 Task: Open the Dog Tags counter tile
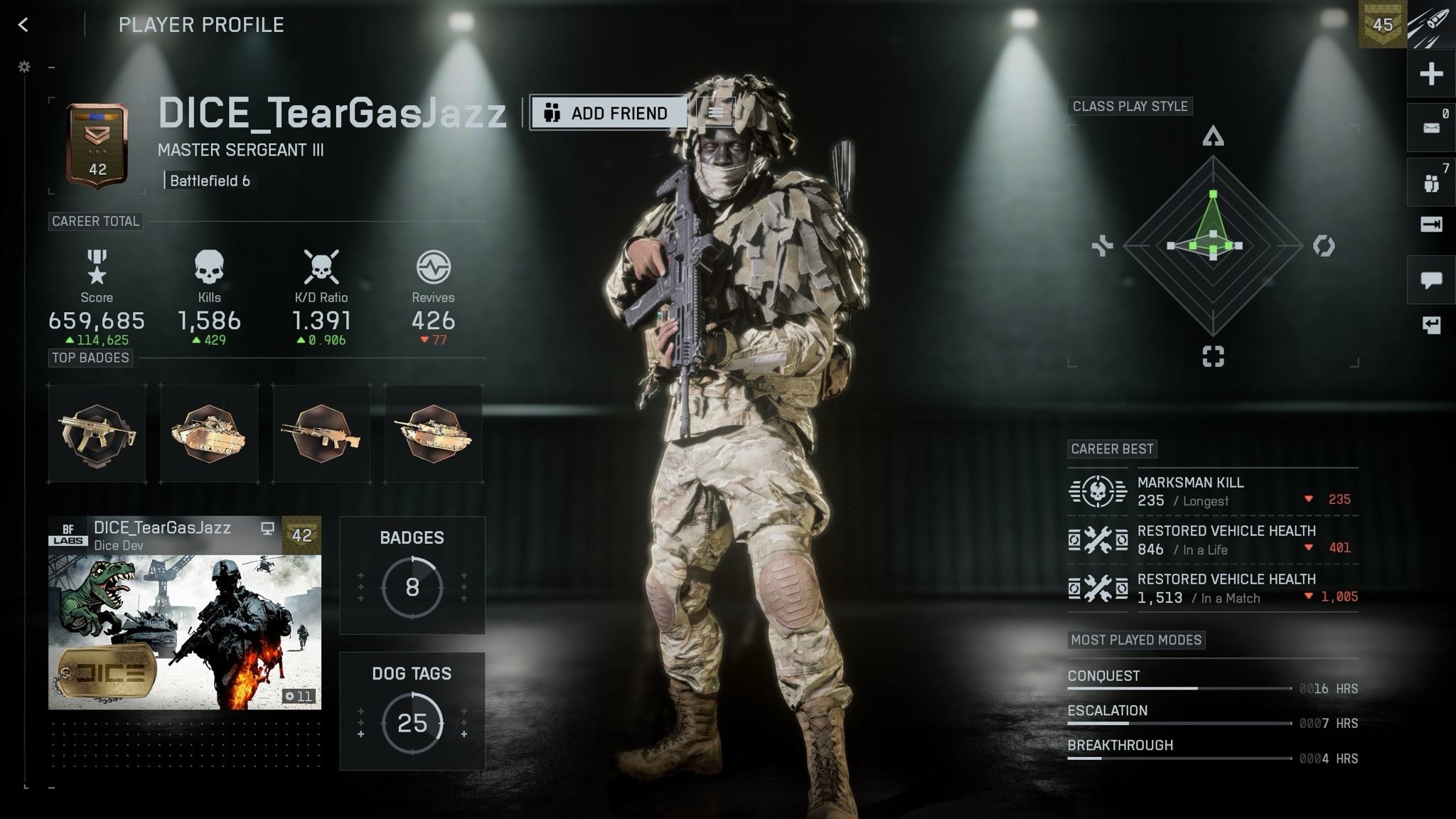(x=412, y=711)
